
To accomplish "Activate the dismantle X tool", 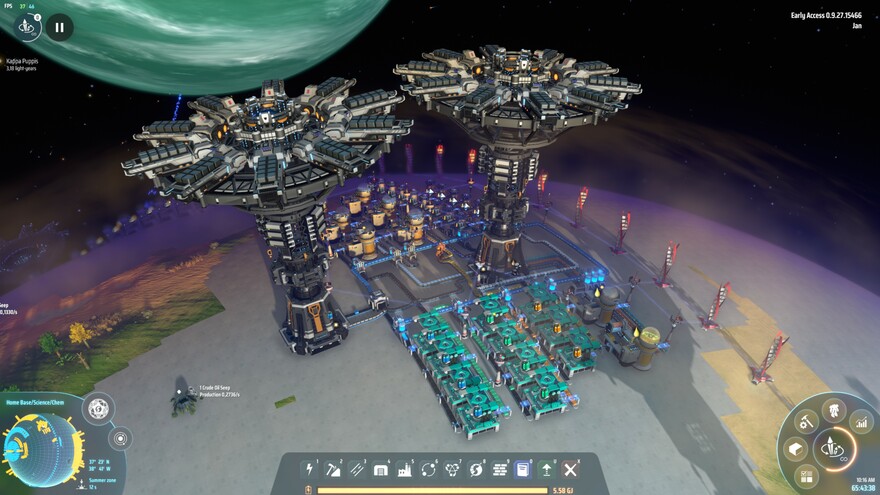I will click(x=571, y=469).
